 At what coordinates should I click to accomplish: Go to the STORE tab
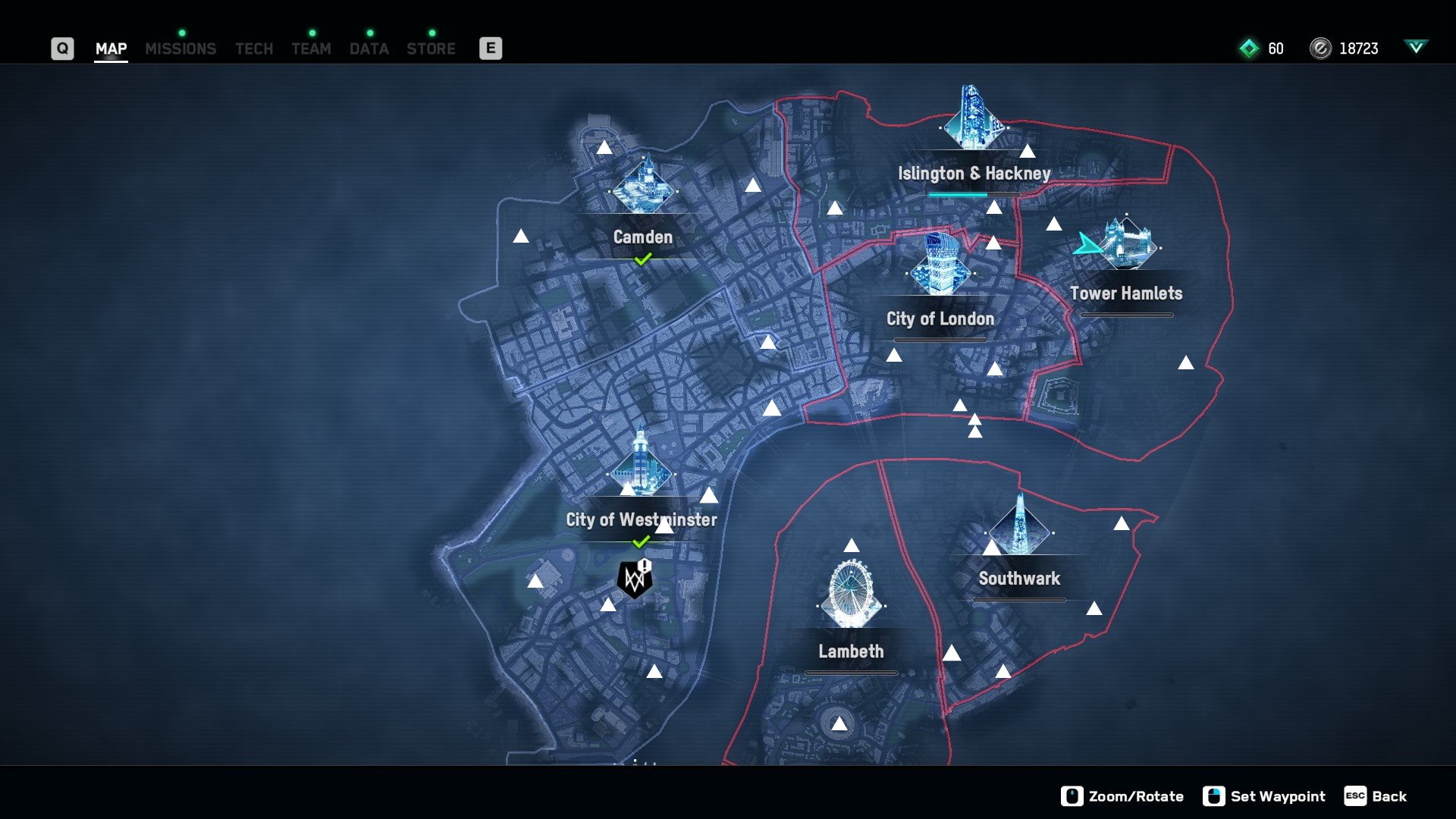pos(431,49)
